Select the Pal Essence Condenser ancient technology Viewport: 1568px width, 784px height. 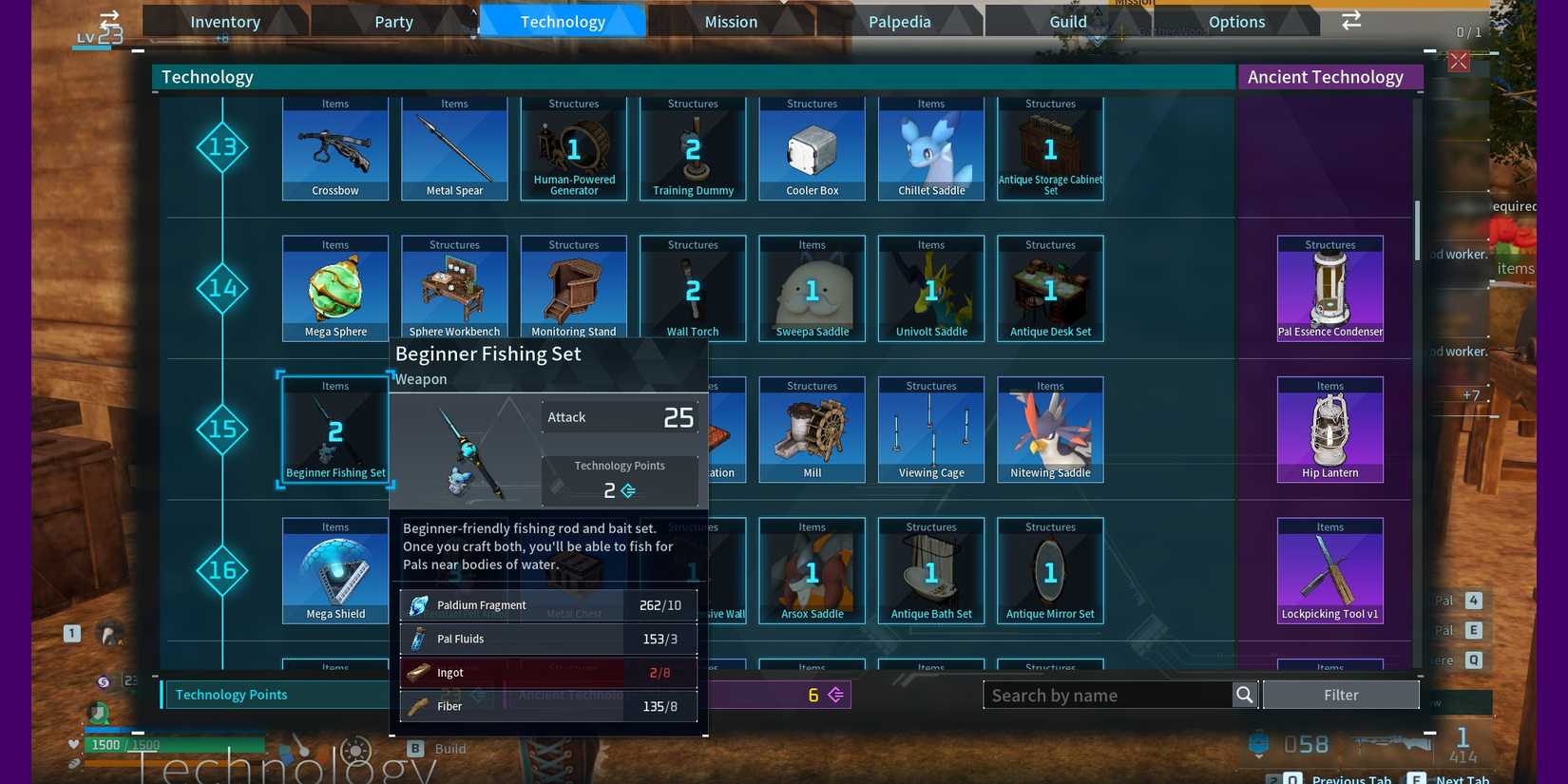[x=1329, y=288]
